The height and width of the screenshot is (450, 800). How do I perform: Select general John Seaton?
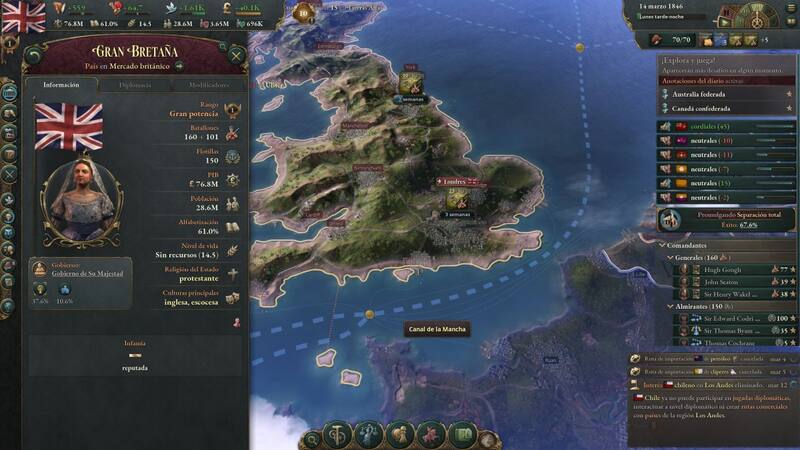720,282
